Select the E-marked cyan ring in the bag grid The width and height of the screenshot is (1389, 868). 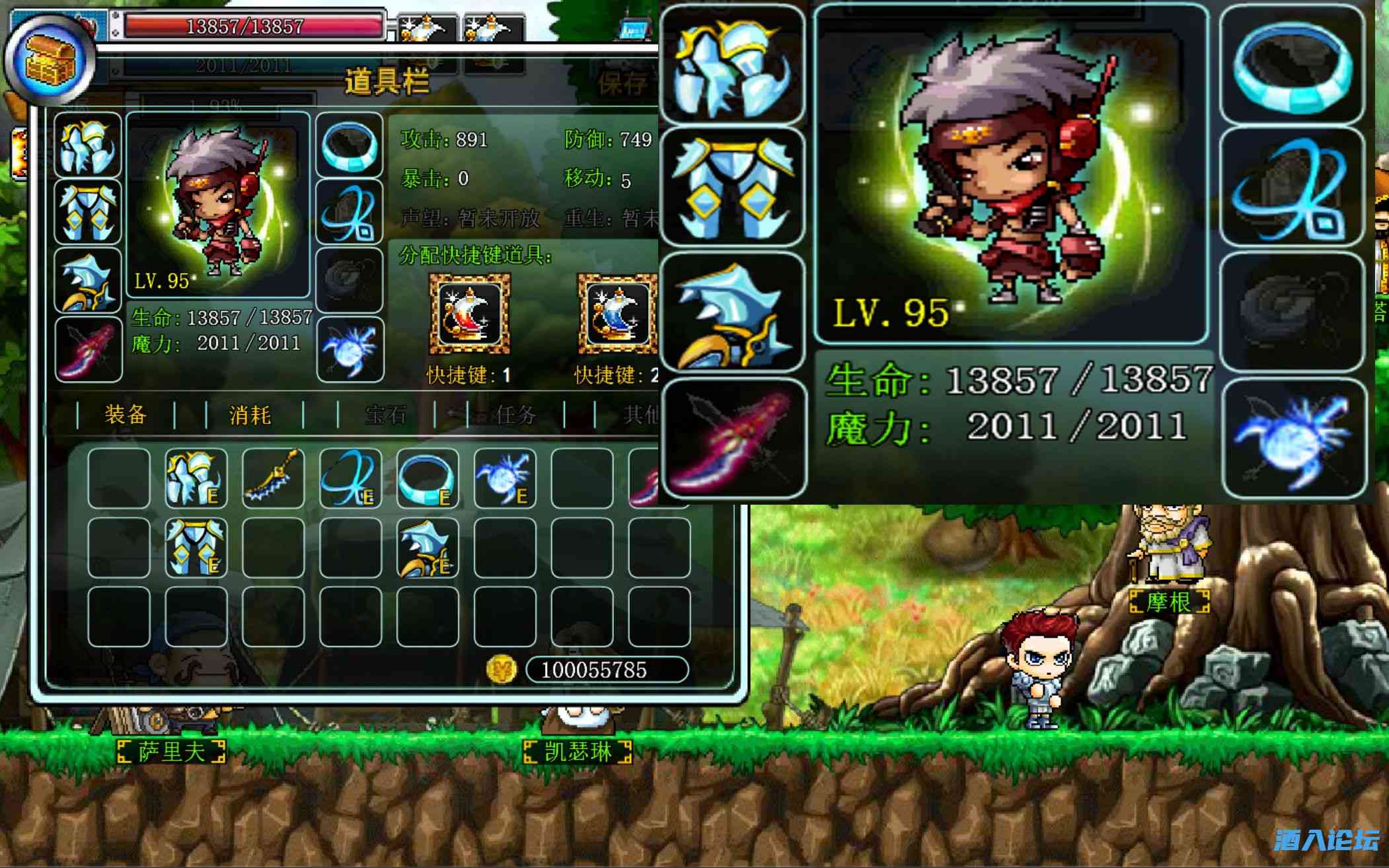coord(428,478)
